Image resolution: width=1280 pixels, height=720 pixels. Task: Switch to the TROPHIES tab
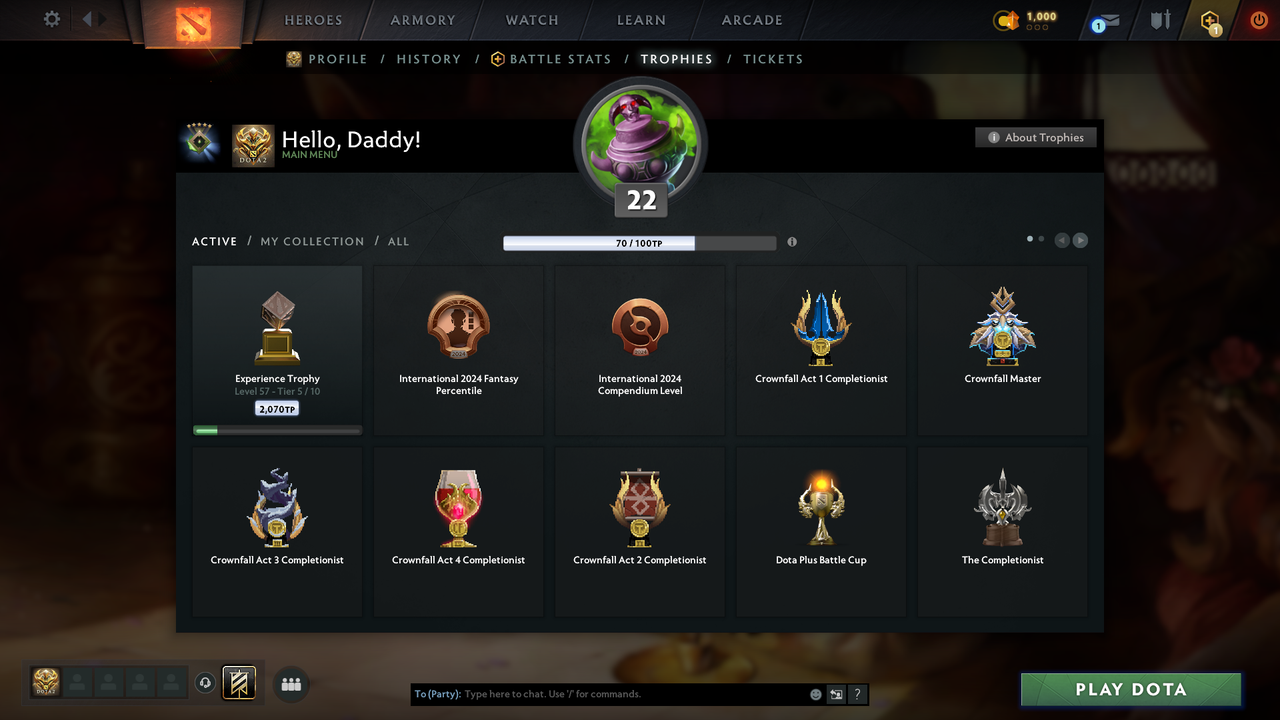coord(676,59)
